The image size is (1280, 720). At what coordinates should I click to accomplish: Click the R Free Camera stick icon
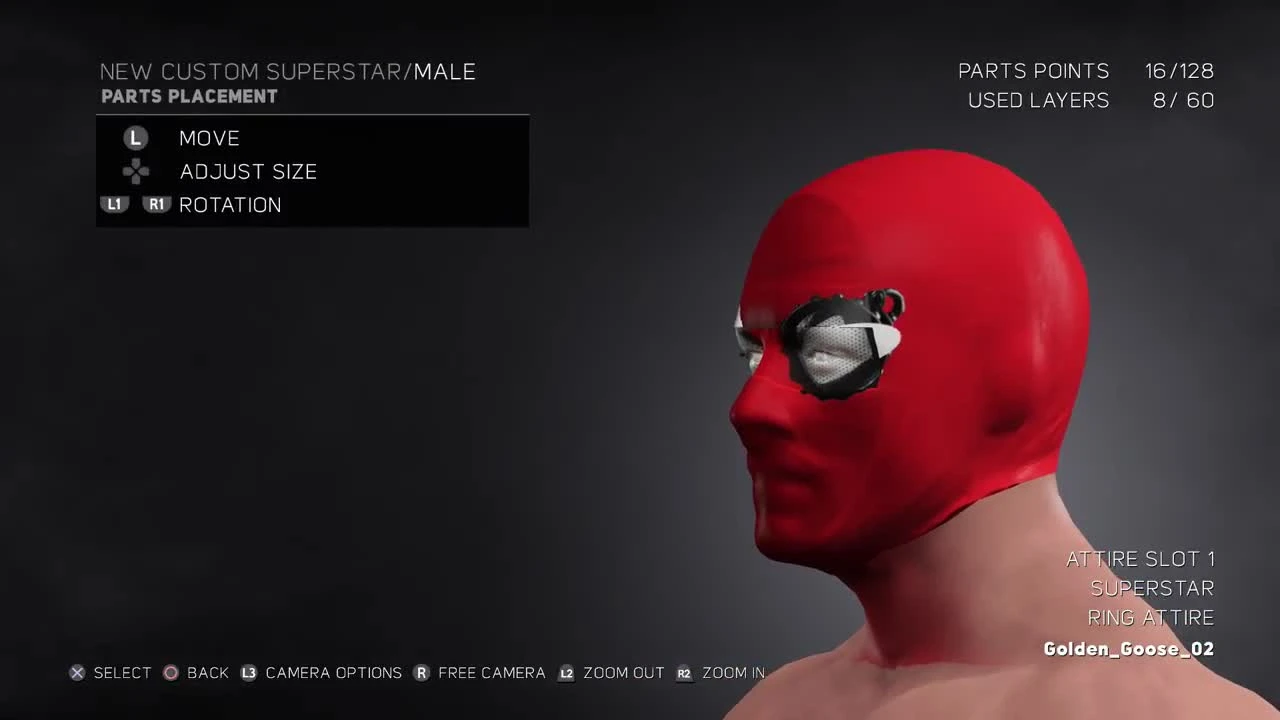[x=420, y=673]
